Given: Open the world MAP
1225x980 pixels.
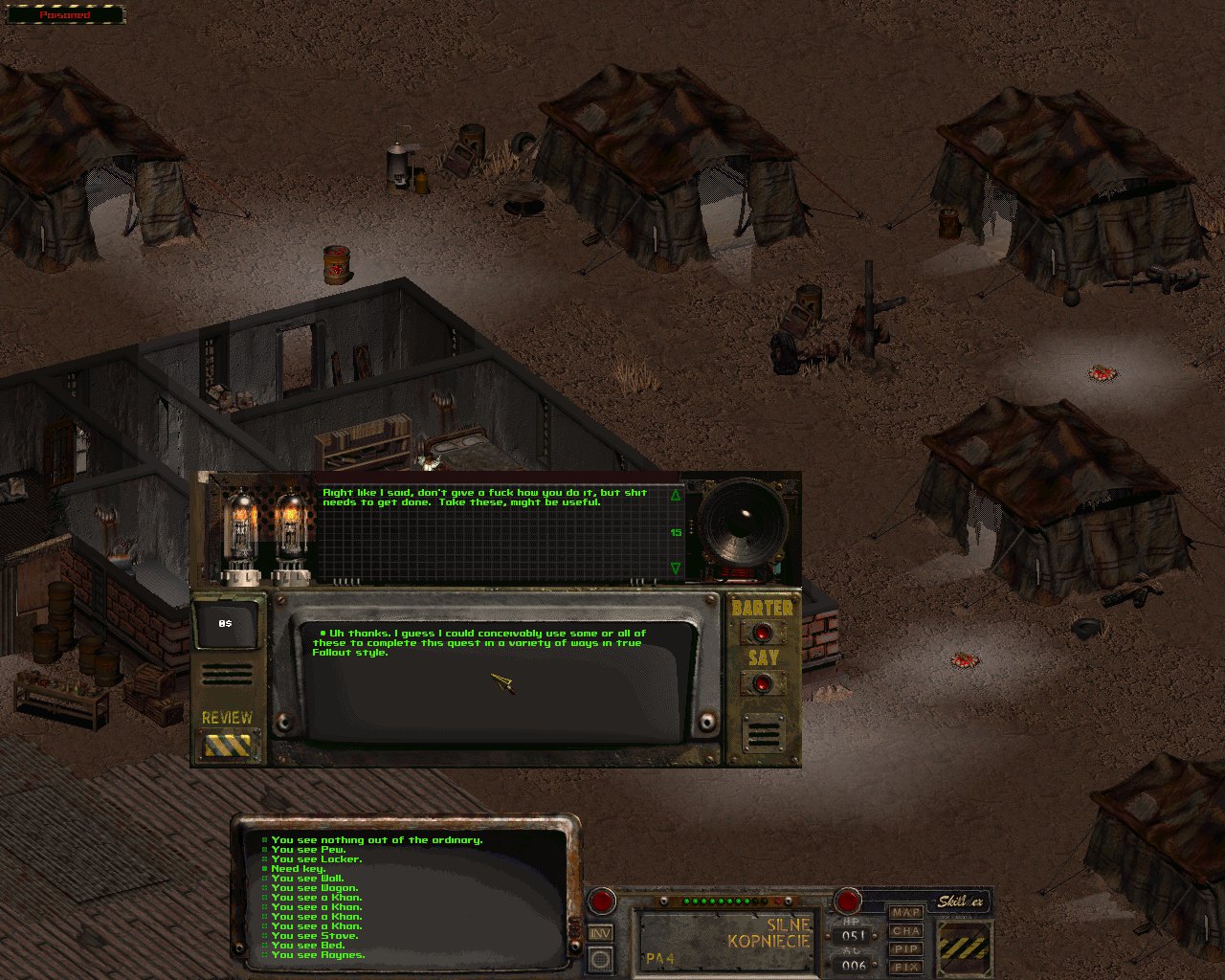Looking at the screenshot, I should click(x=905, y=913).
